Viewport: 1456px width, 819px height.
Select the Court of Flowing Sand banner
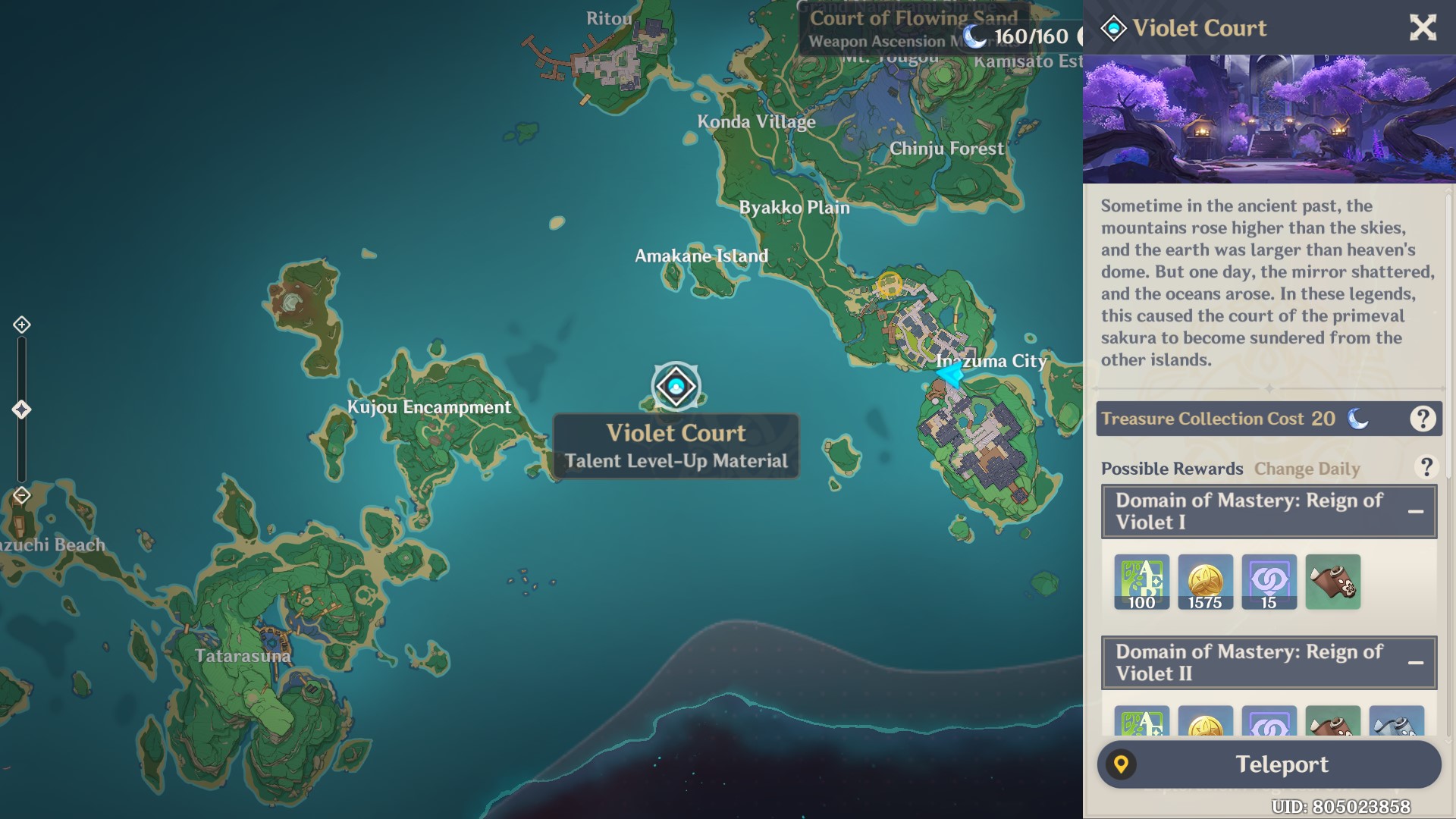915,20
